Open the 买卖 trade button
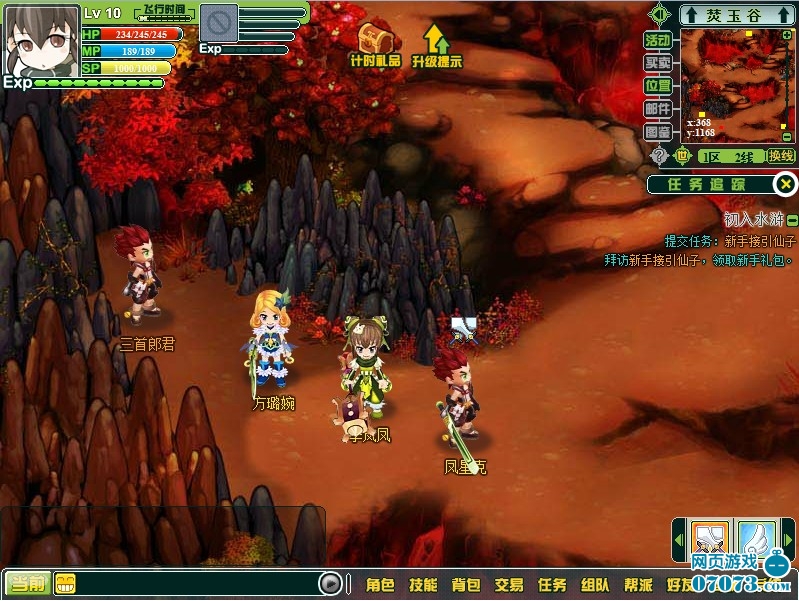 pyautogui.click(x=657, y=63)
